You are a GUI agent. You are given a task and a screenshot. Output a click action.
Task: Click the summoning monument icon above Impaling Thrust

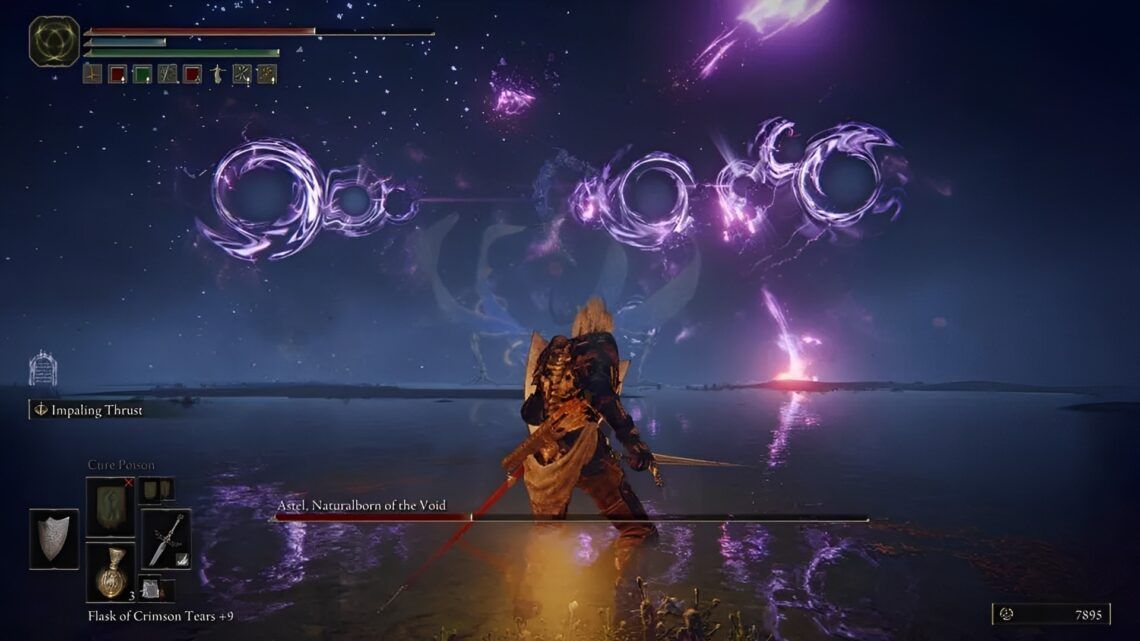[42, 369]
